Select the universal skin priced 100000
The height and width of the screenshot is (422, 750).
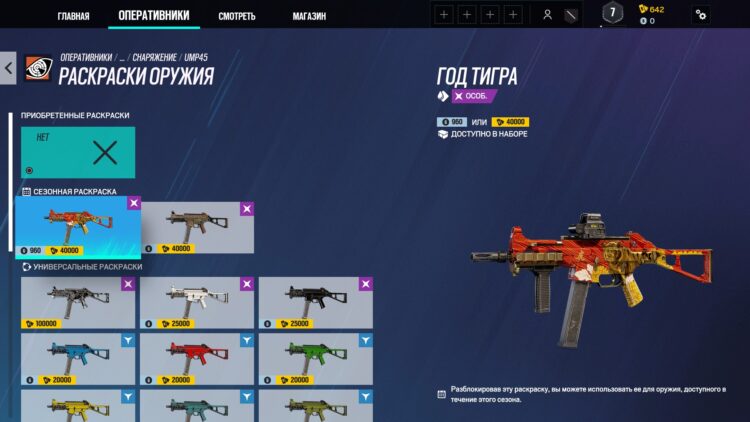pos(78,303)
